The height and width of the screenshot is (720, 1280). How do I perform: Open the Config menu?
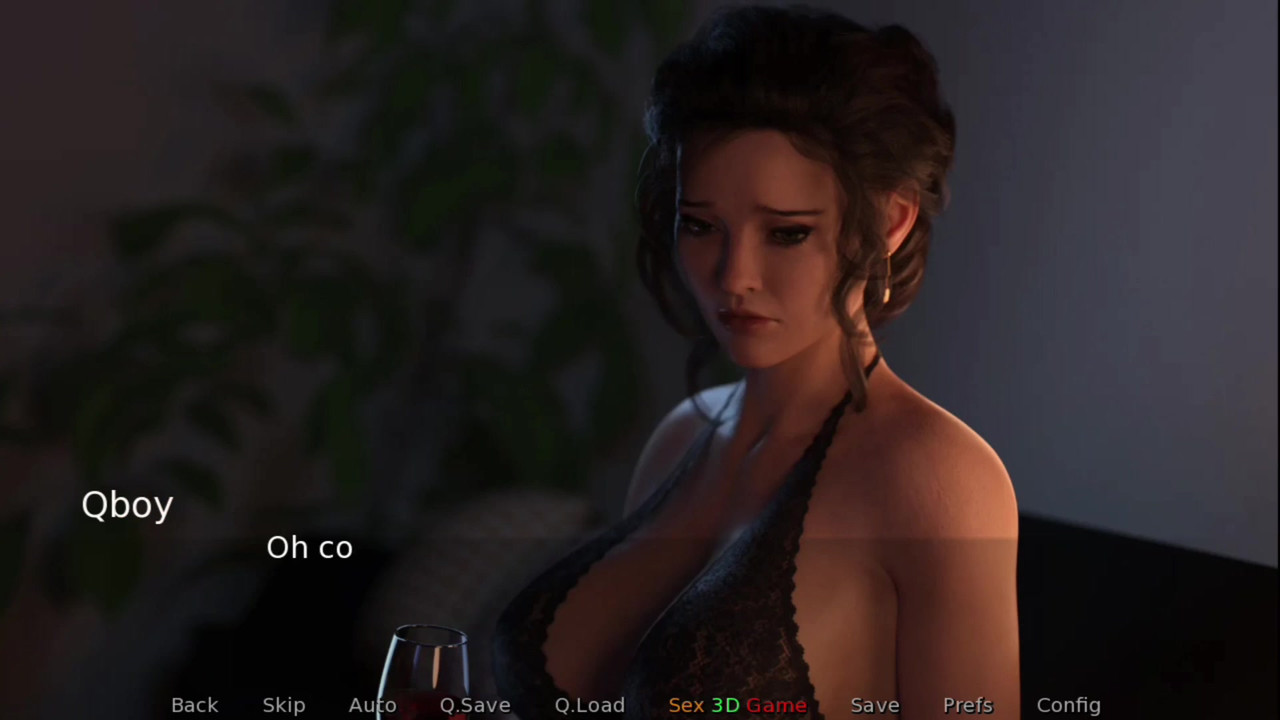[1068, 705]
